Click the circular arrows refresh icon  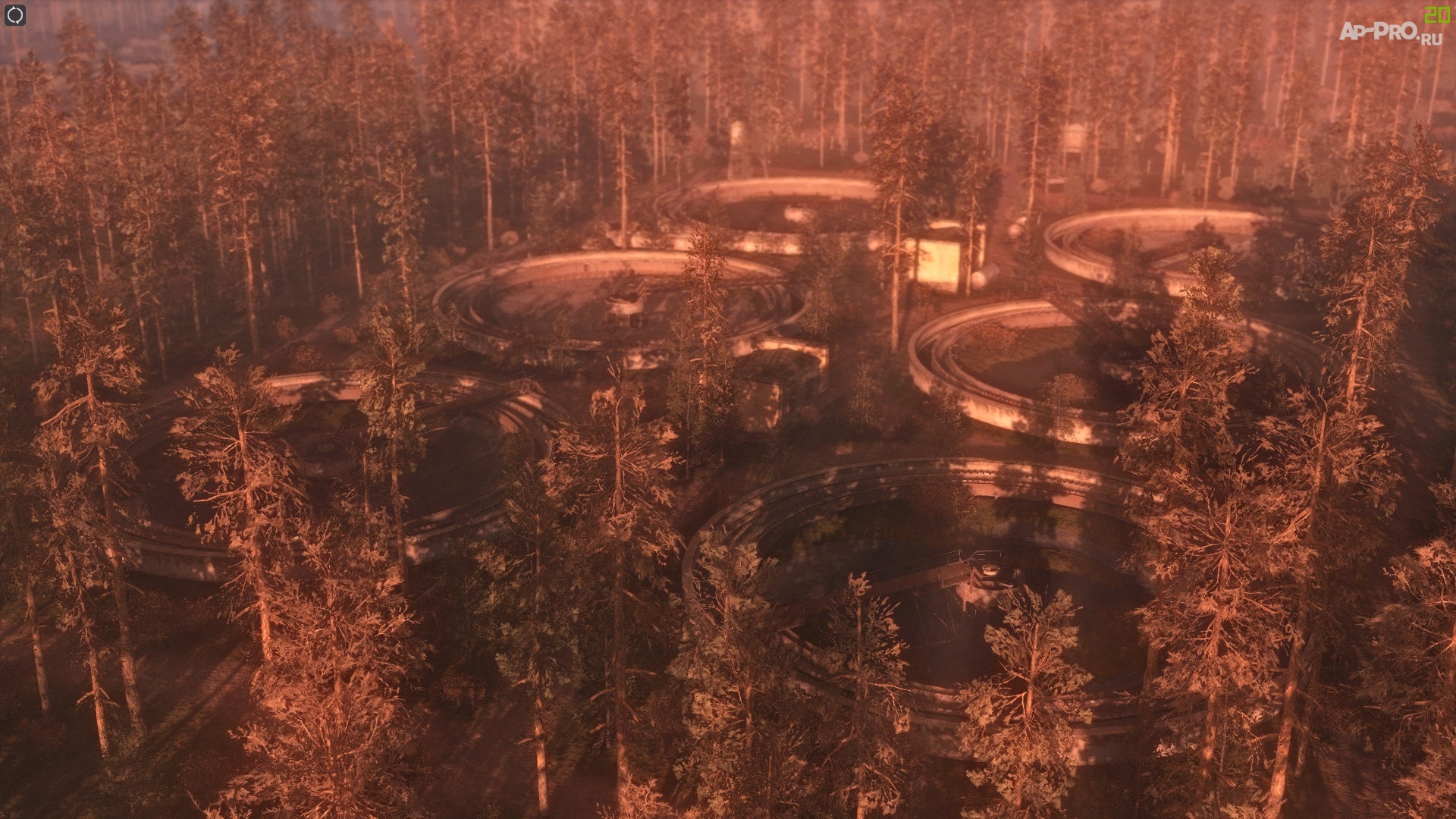pyautogui.click(x=15, y=15)
